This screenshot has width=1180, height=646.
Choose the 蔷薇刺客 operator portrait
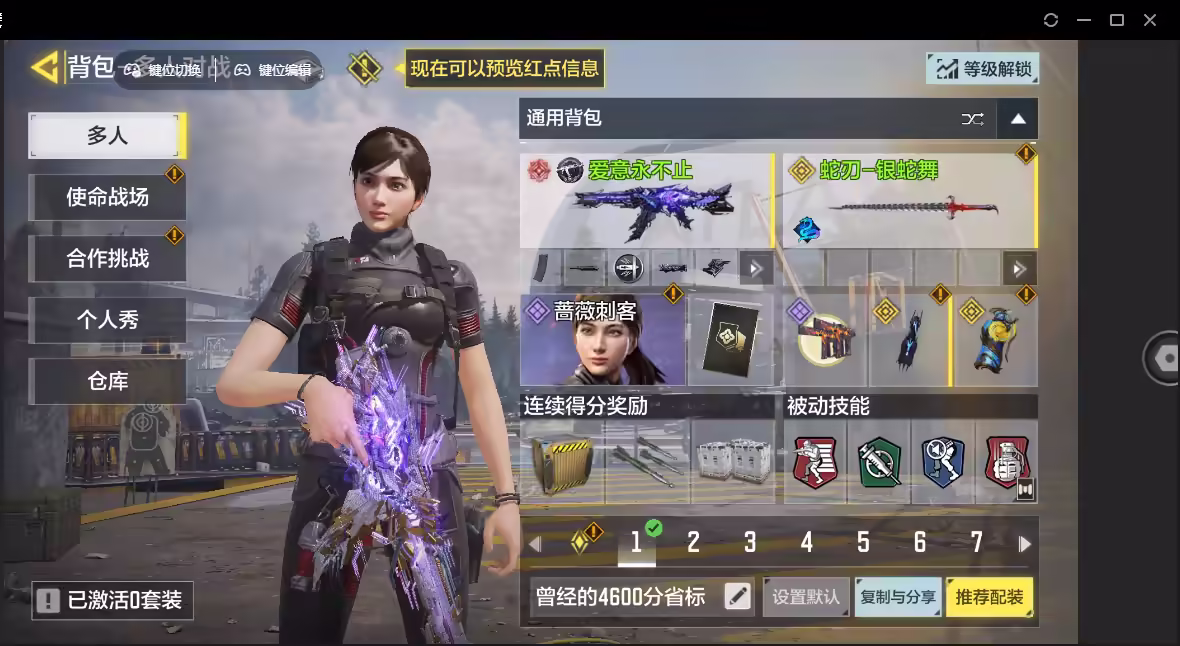(x=602, y=341)
